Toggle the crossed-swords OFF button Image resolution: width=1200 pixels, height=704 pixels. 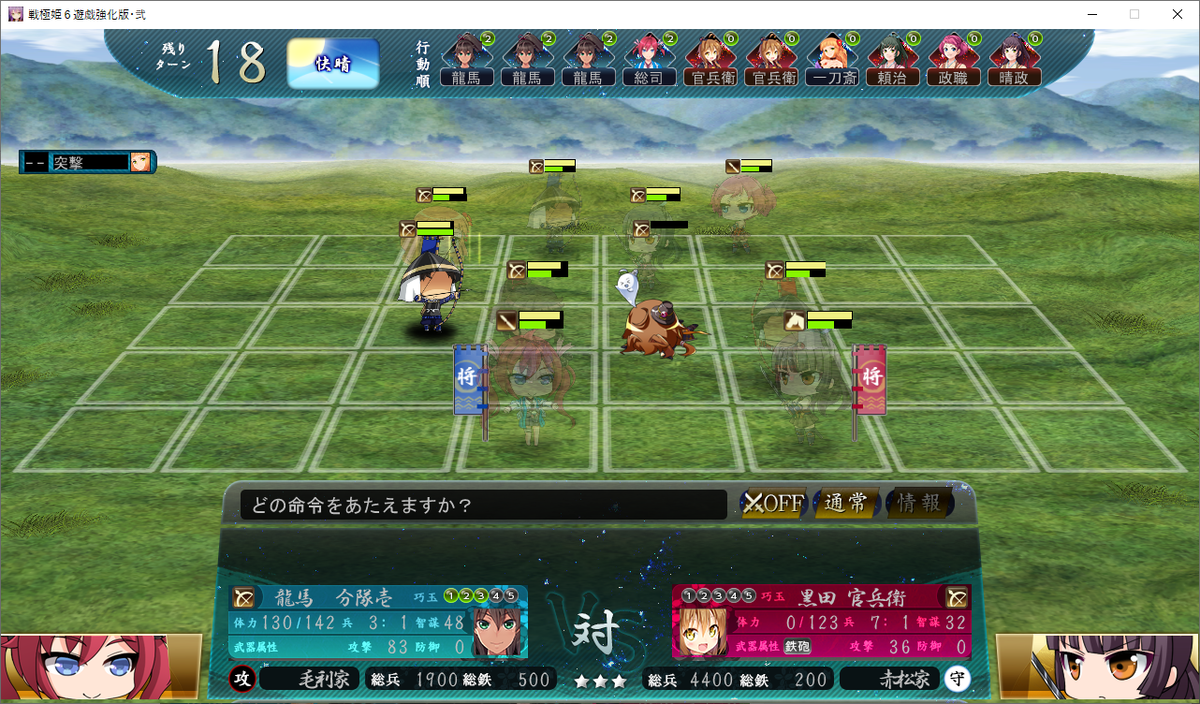coord(773,503)
